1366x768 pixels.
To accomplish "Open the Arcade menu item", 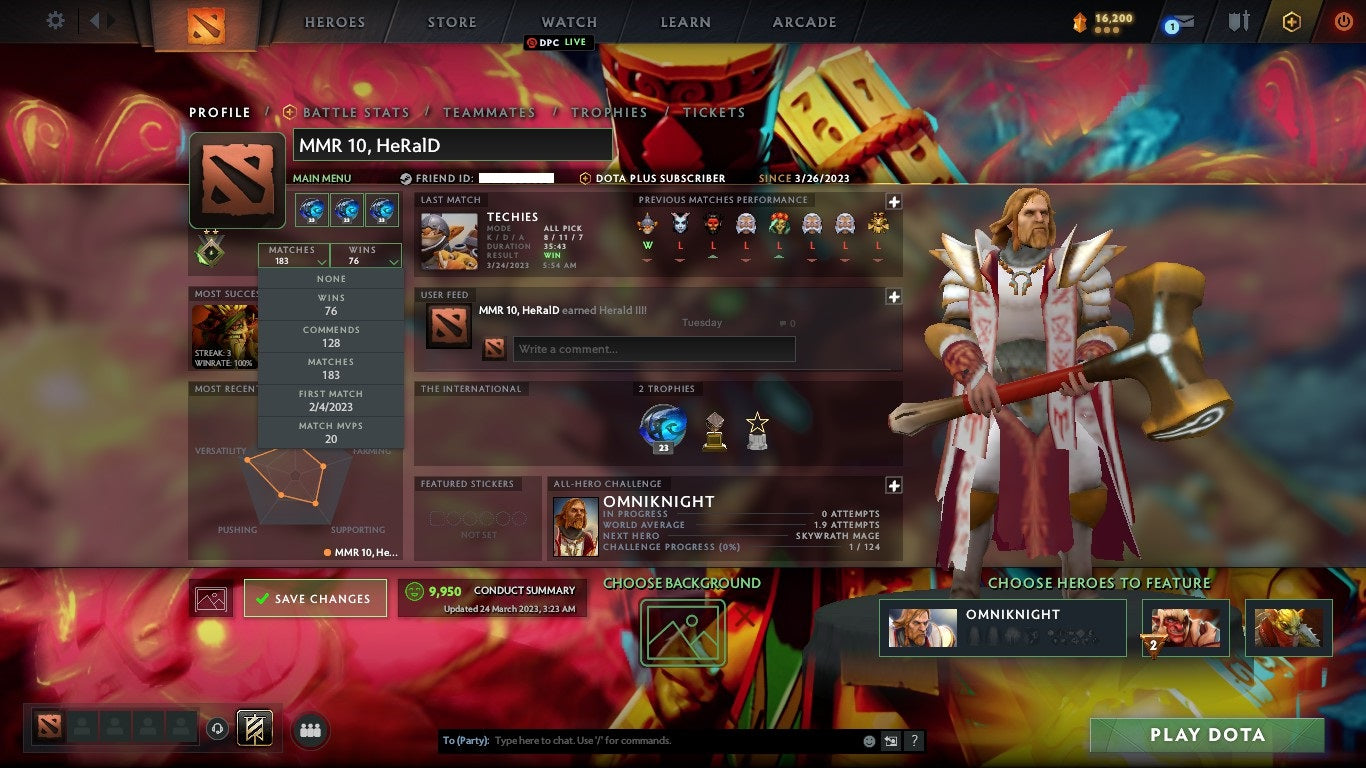I will [803, 21].
